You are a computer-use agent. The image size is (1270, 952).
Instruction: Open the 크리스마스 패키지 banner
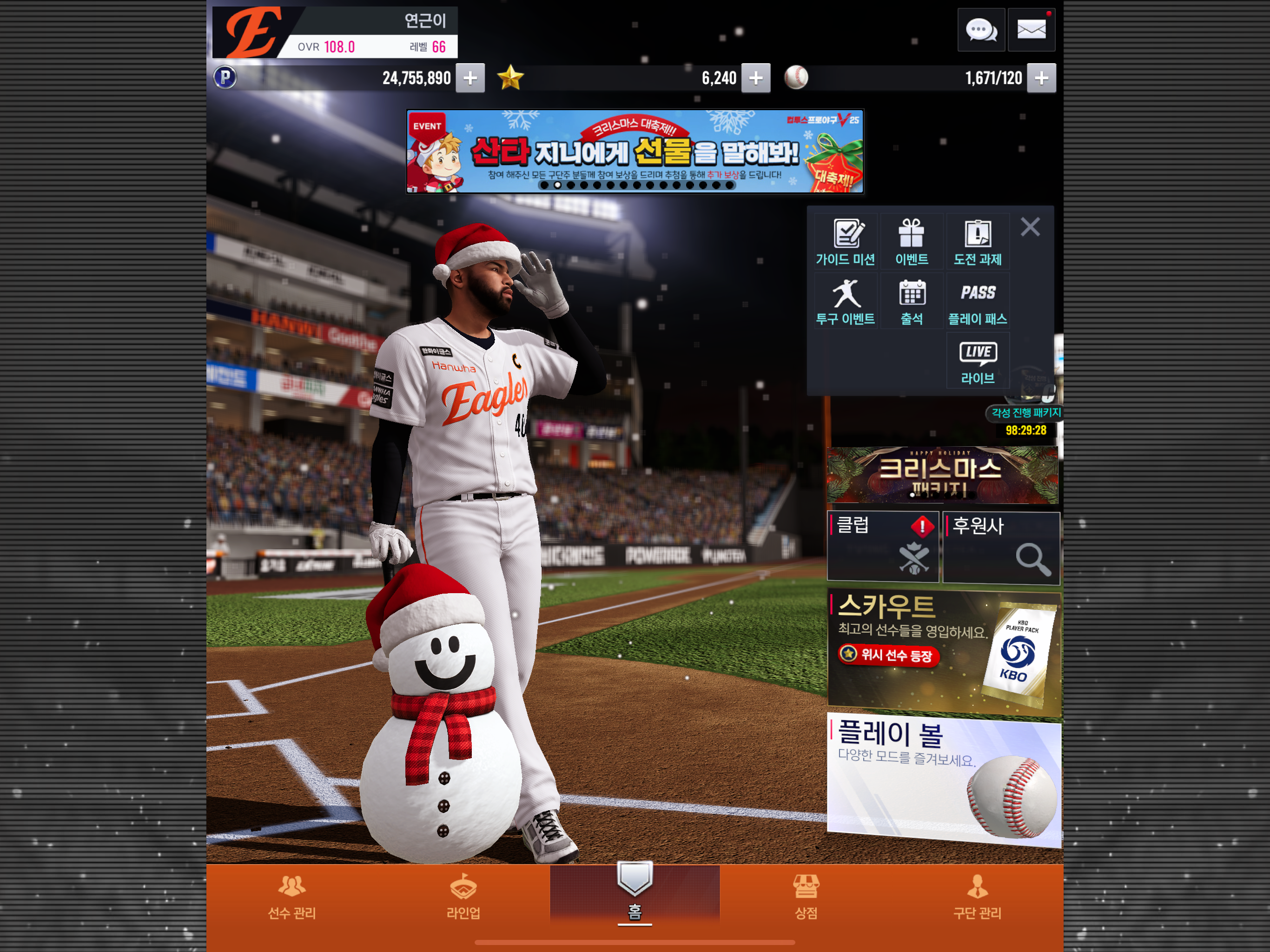tap(942, 476)
